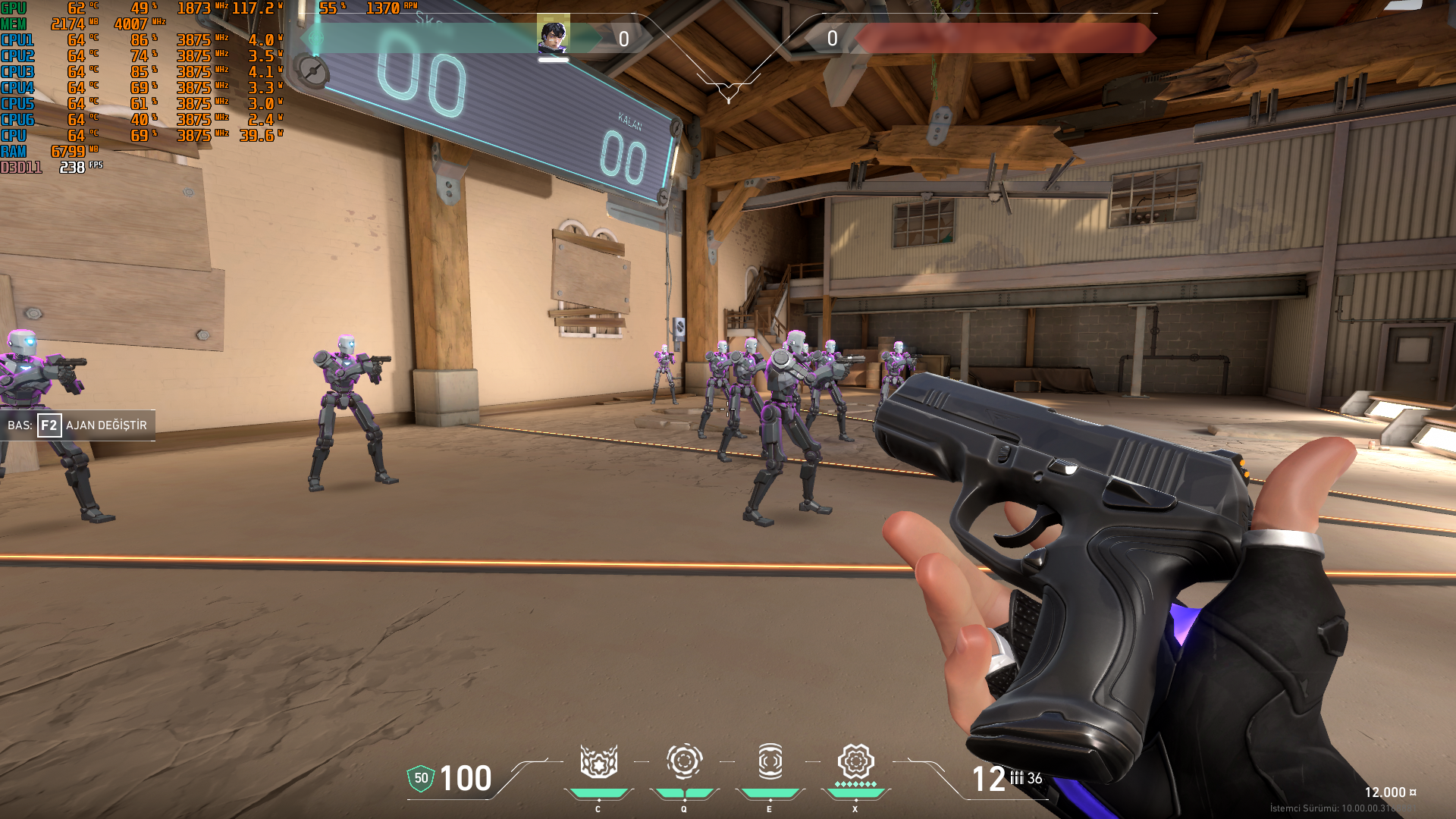Trigger the Double Tap ability icon

pos(770,761)
